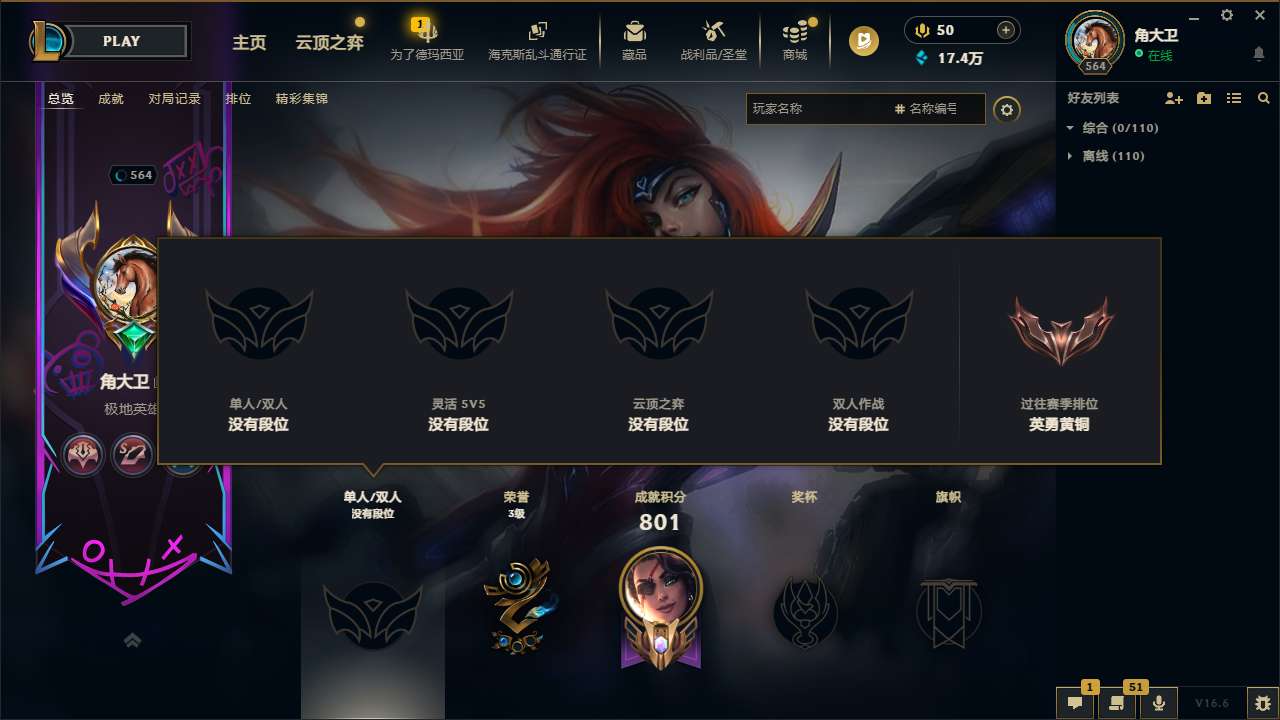Open friend list display options list icon
The height and width of the screenshot is (720, 1280).
point(1234,97)
